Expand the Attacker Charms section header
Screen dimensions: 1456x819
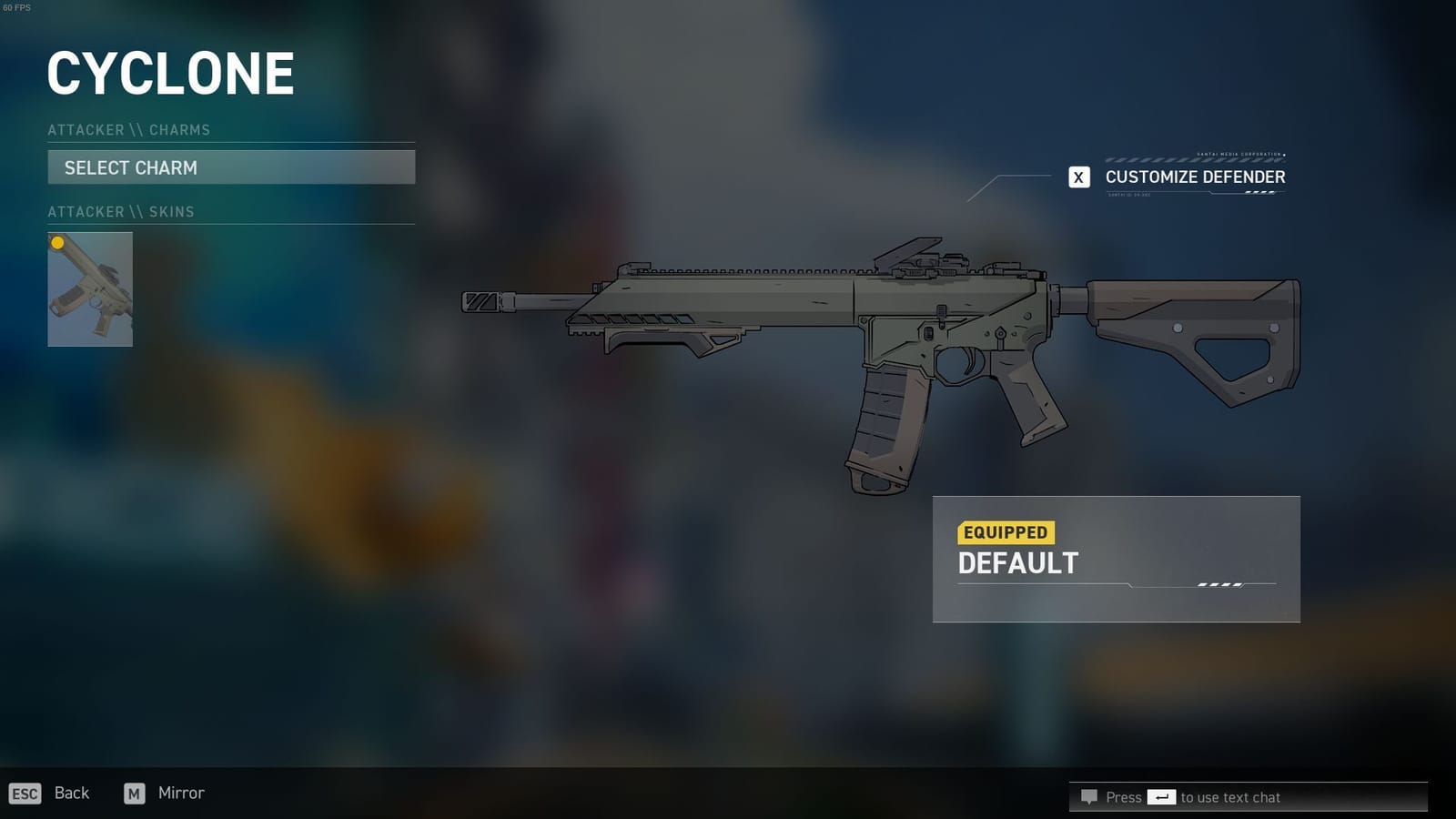129,130
